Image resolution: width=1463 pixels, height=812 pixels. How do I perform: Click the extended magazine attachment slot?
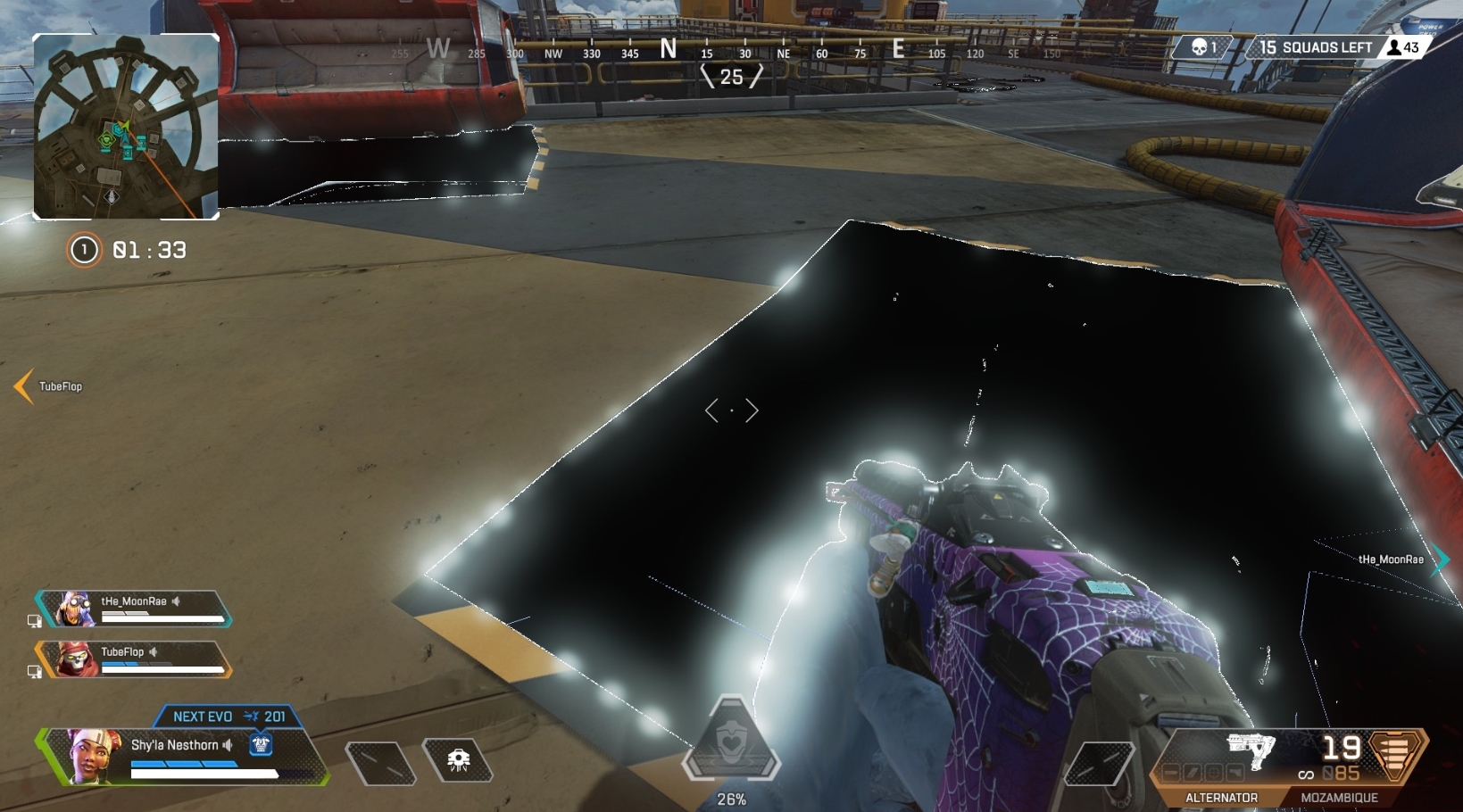click(x=1191, y=773)
